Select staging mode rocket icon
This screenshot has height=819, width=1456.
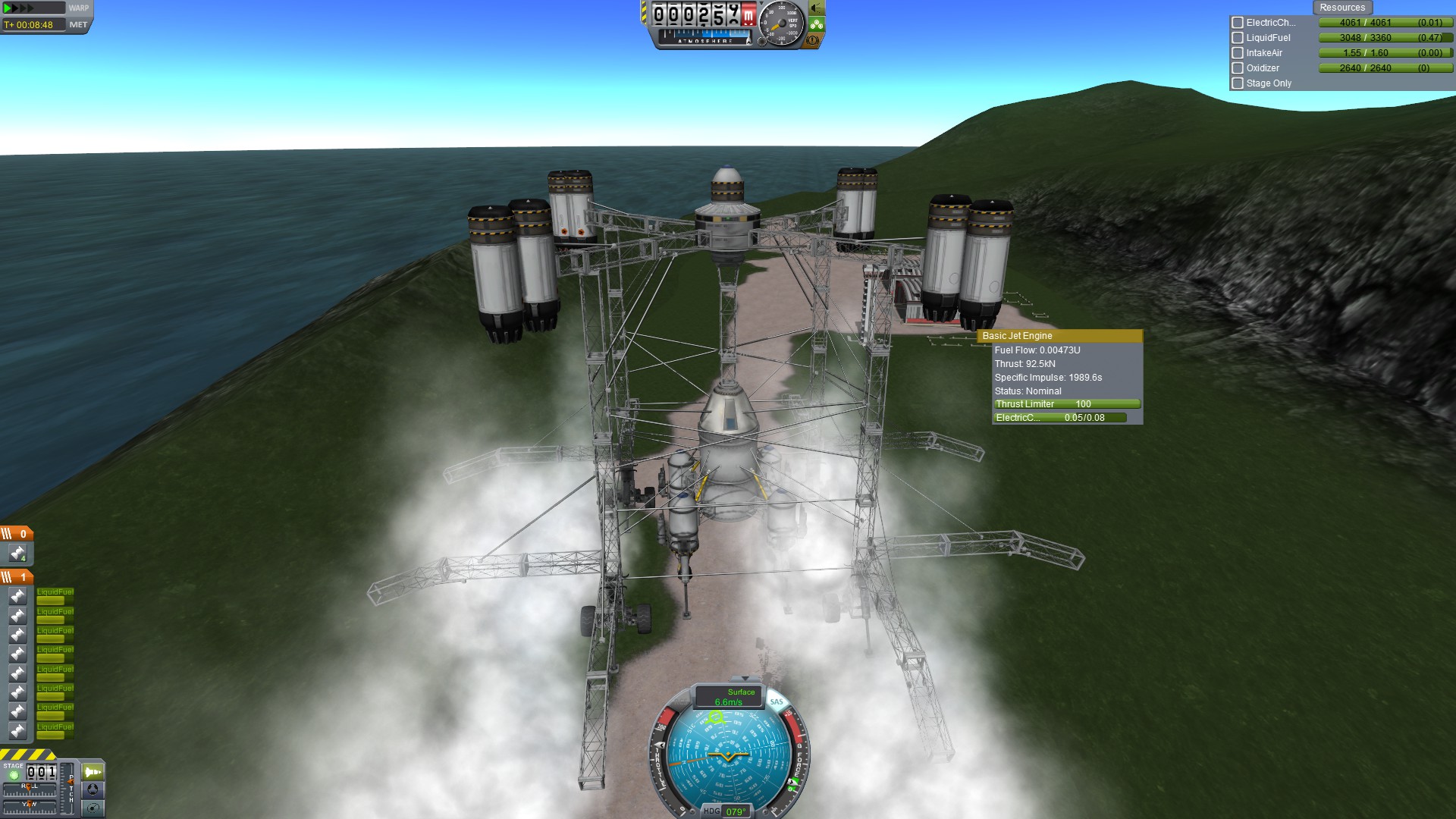pyautogui.click(x=93, y=772)
